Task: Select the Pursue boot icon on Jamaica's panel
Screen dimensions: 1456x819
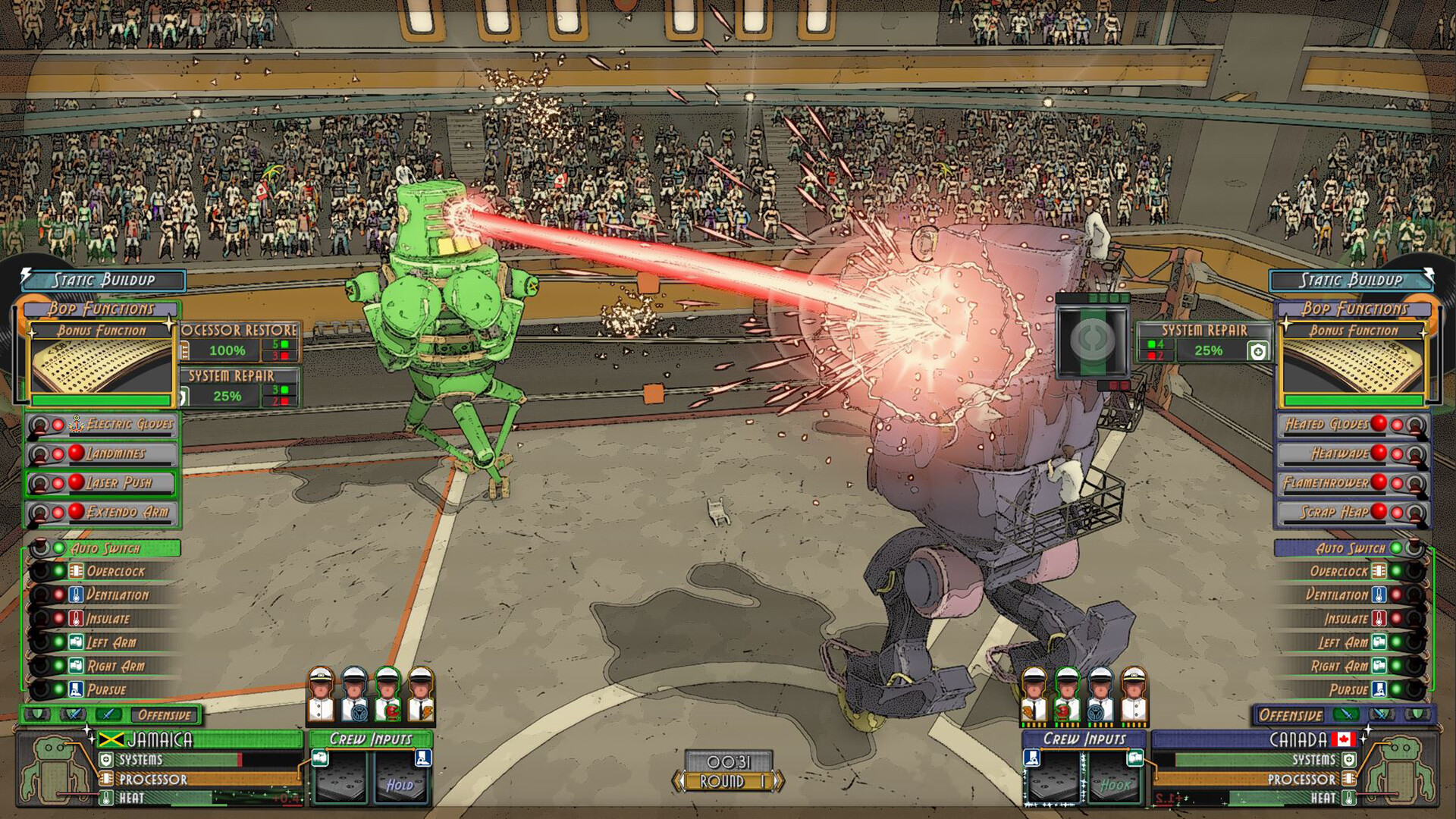Action: coord(75,690)
